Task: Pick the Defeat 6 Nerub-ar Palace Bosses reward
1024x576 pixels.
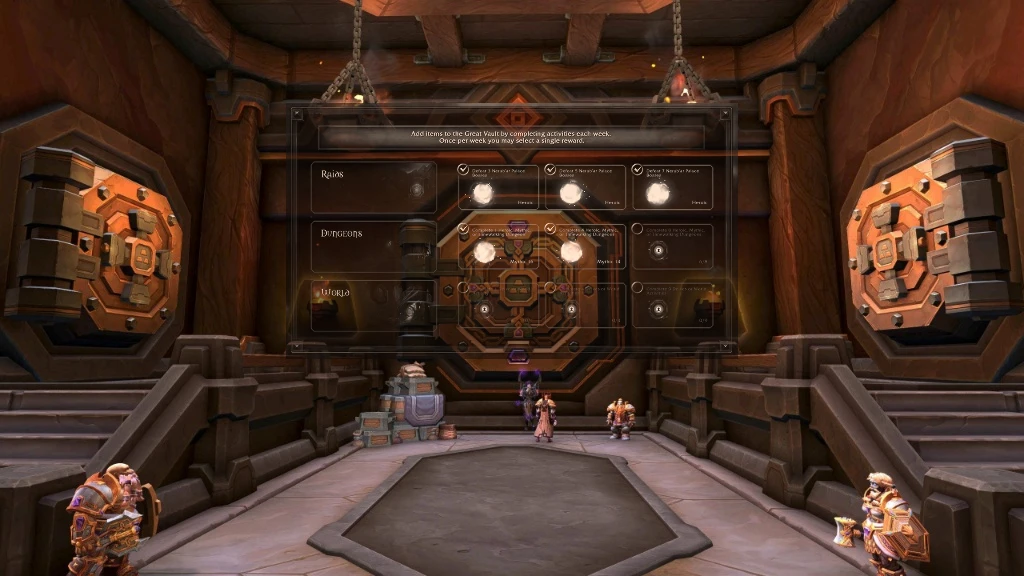Action: 657,193
